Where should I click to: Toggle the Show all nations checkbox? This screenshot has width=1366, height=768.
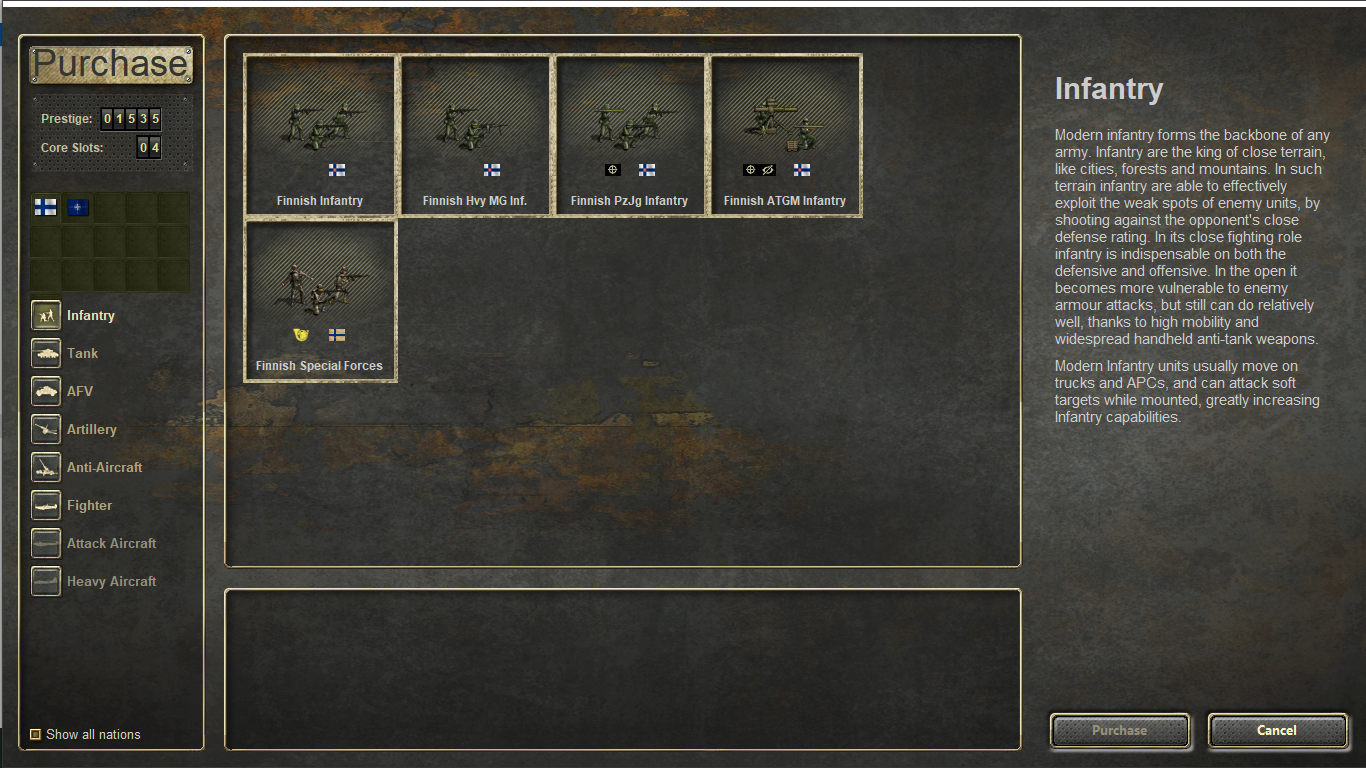[x=36, y=734]
